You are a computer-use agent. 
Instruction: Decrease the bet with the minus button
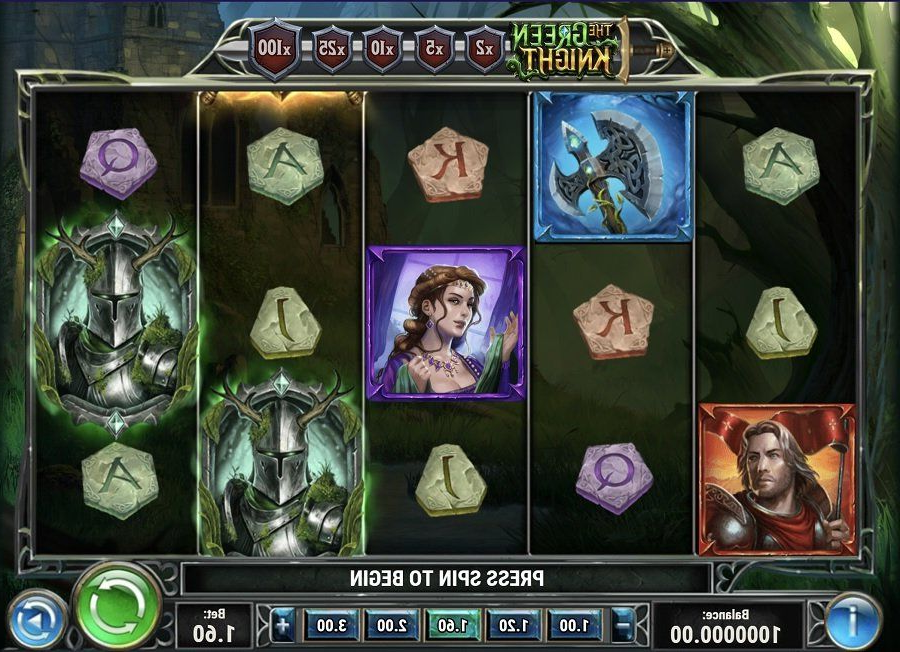[624, 627]
